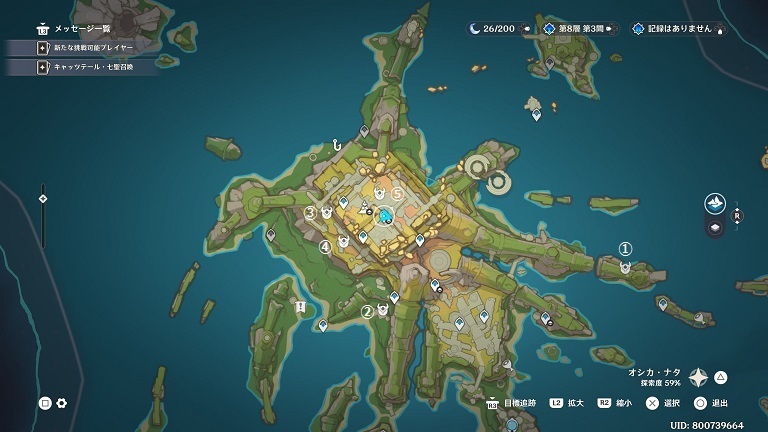
Task: Open the キャッツテール・七聖召喚 notification
Action: (x=92, y=67)
